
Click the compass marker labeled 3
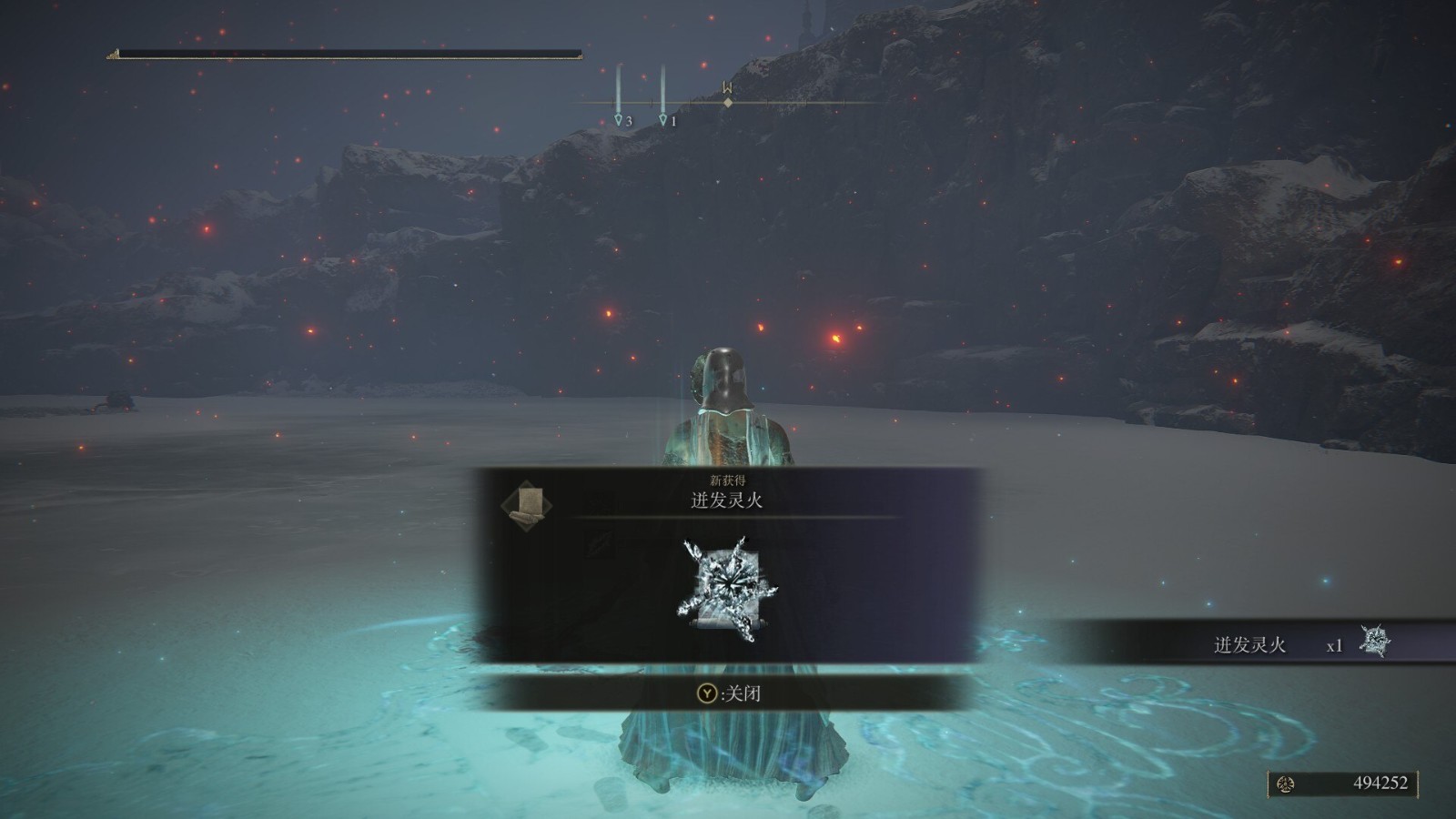coord(620,119)
